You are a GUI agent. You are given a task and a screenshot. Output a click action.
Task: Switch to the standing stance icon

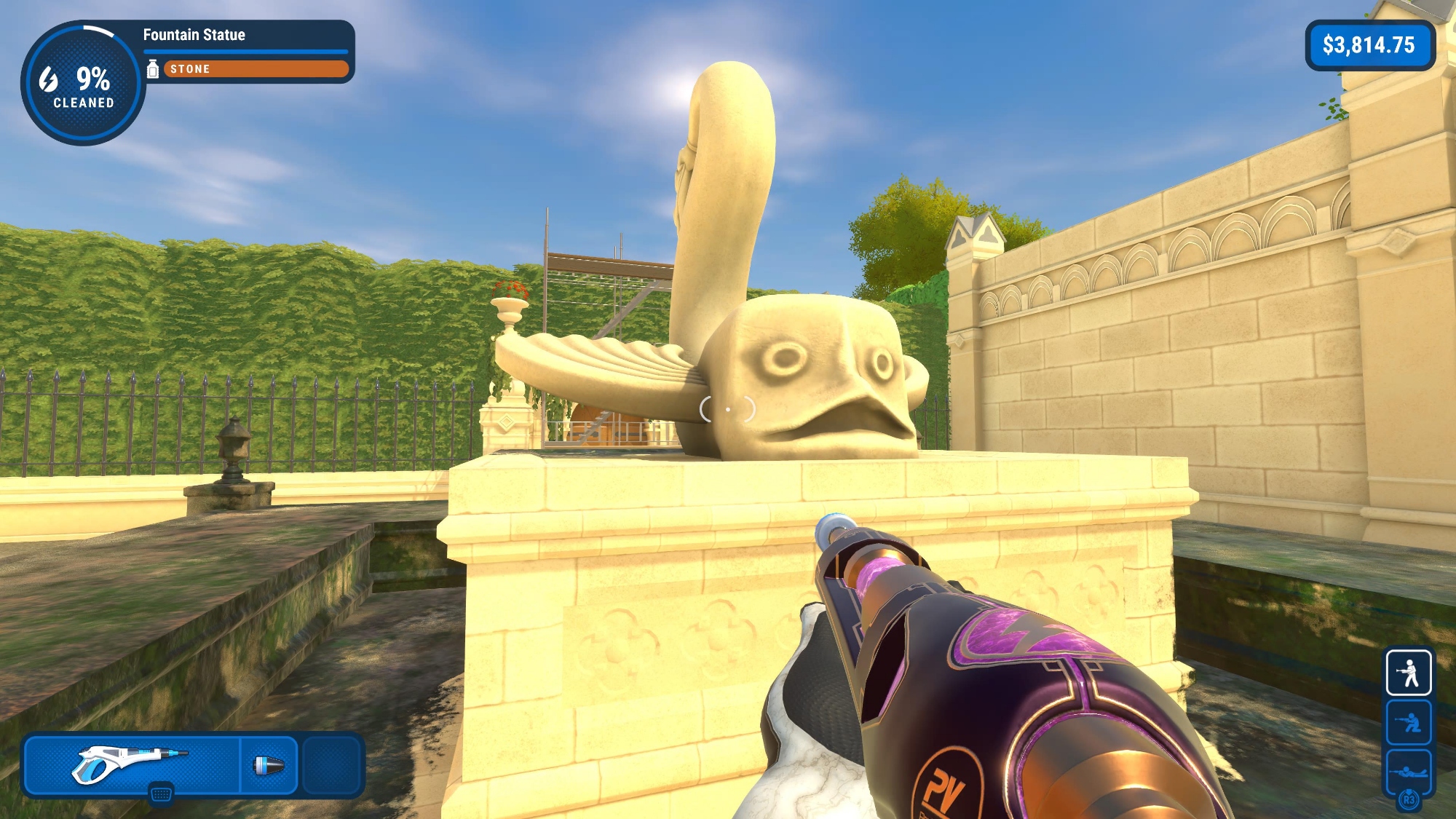click(1409, 673)
